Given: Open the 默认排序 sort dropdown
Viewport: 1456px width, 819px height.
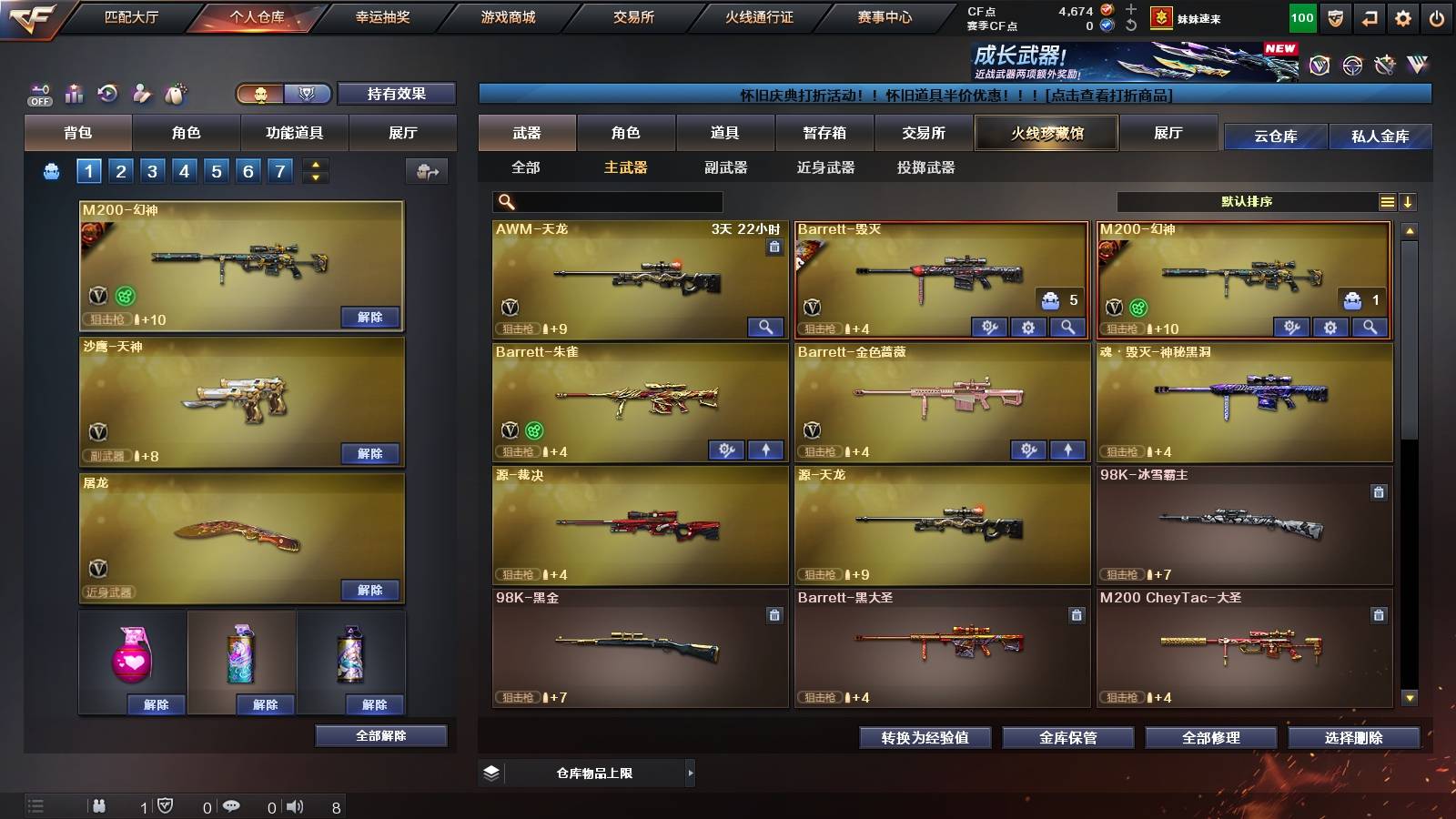Looking at the screenshot, I should click(1247, 201).
